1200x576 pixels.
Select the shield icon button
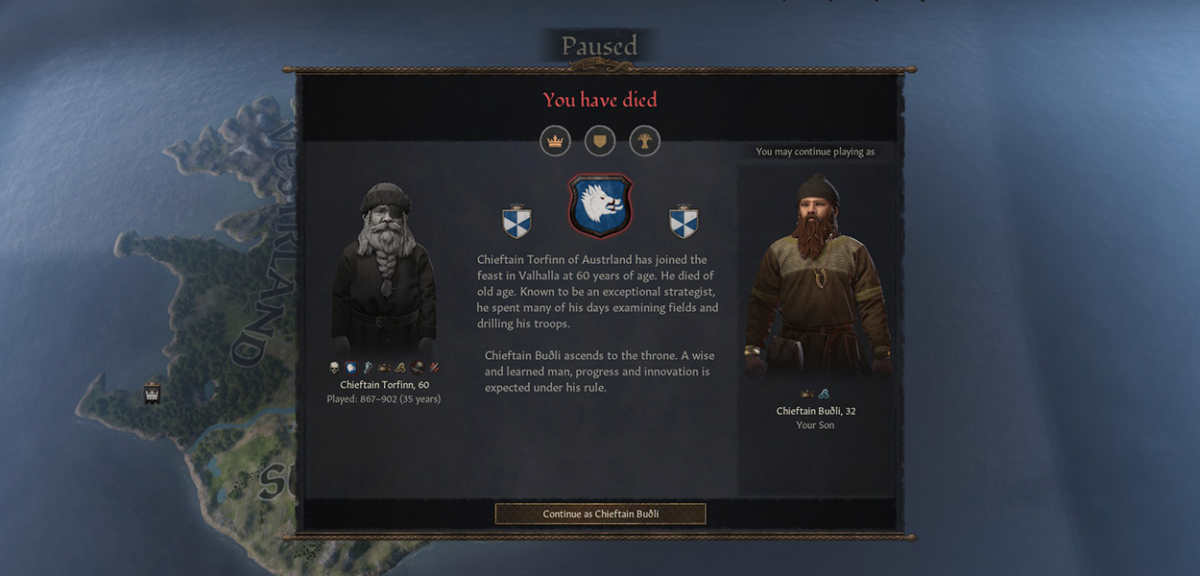[600, 140]
